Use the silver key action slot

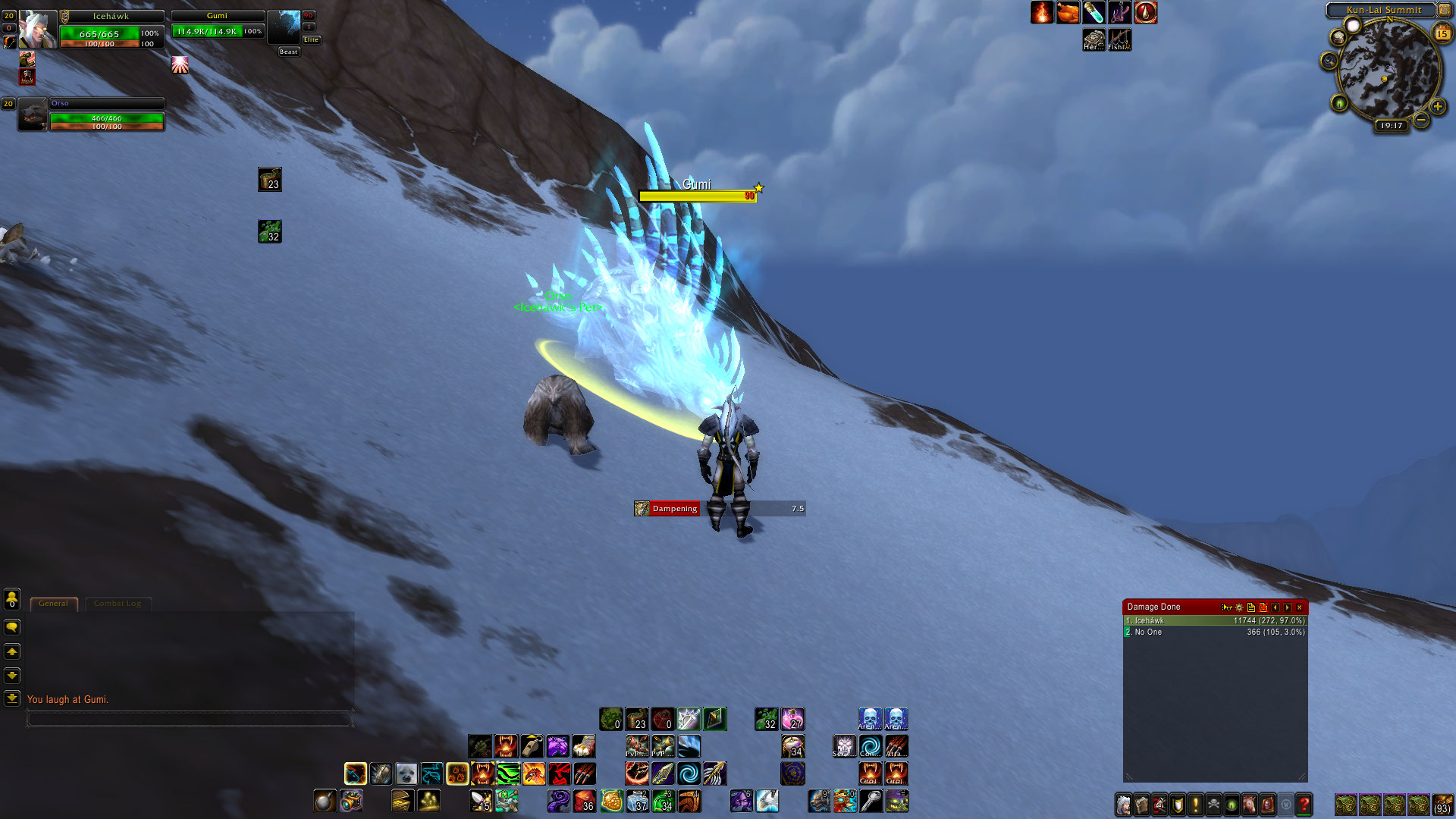(x=871, y=801)
